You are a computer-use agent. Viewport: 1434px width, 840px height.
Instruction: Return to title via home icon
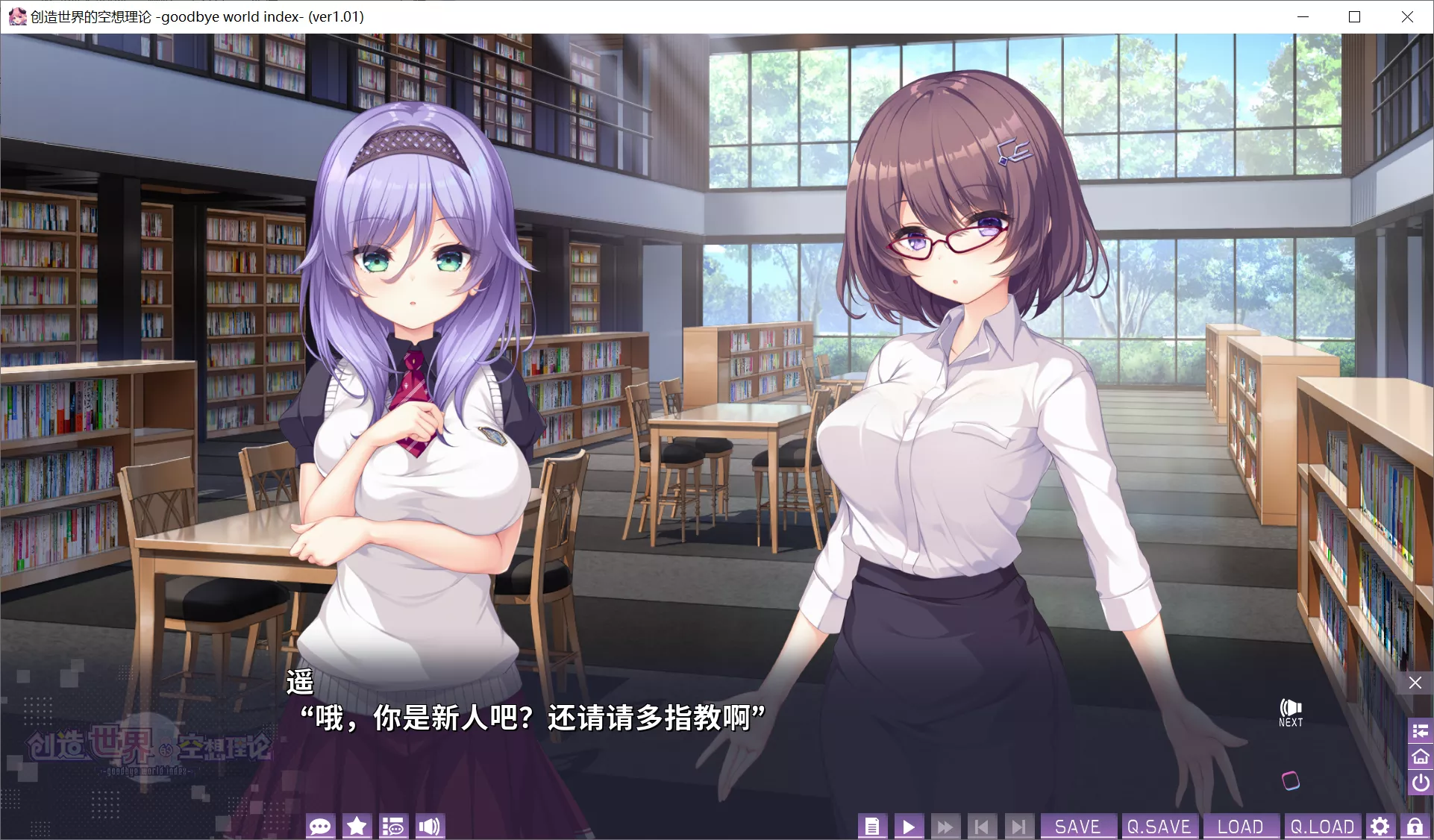(1420, 757)
